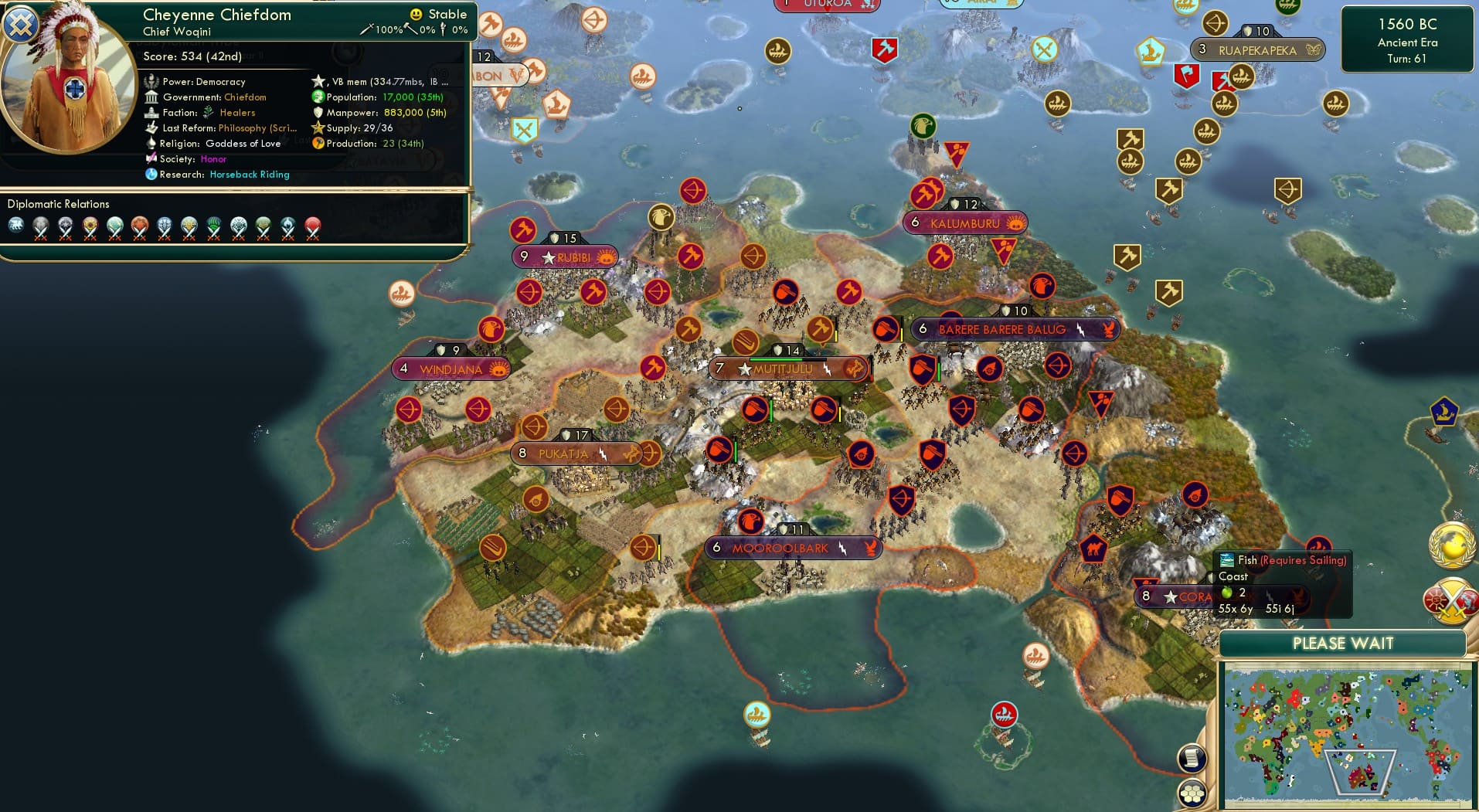This screenshot has height=812, width=1479.
Task: Click the Cheyenne Chiefdom emblem in the corner
Action: click(22, 25)
